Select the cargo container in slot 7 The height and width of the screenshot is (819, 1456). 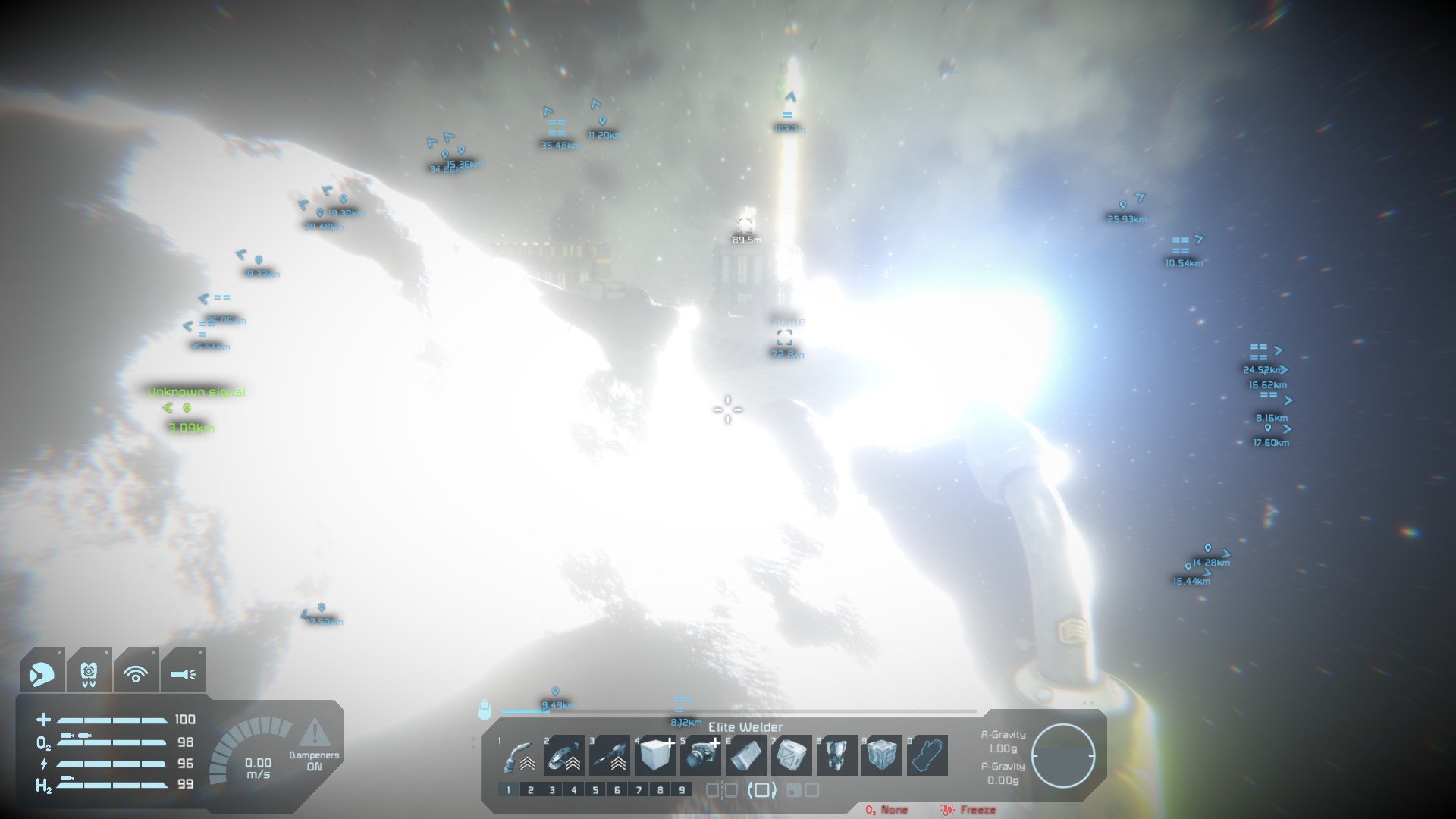tap(792, 755)
